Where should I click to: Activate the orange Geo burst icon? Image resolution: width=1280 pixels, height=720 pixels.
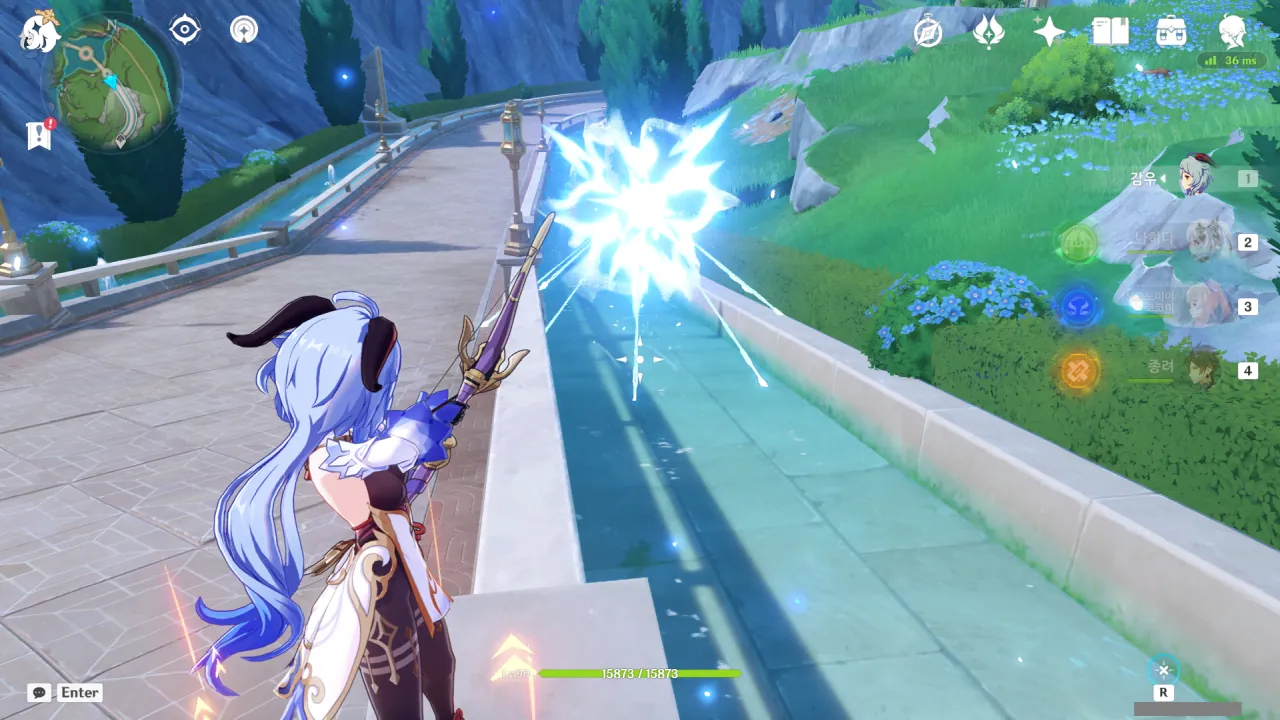(1079, 370)
